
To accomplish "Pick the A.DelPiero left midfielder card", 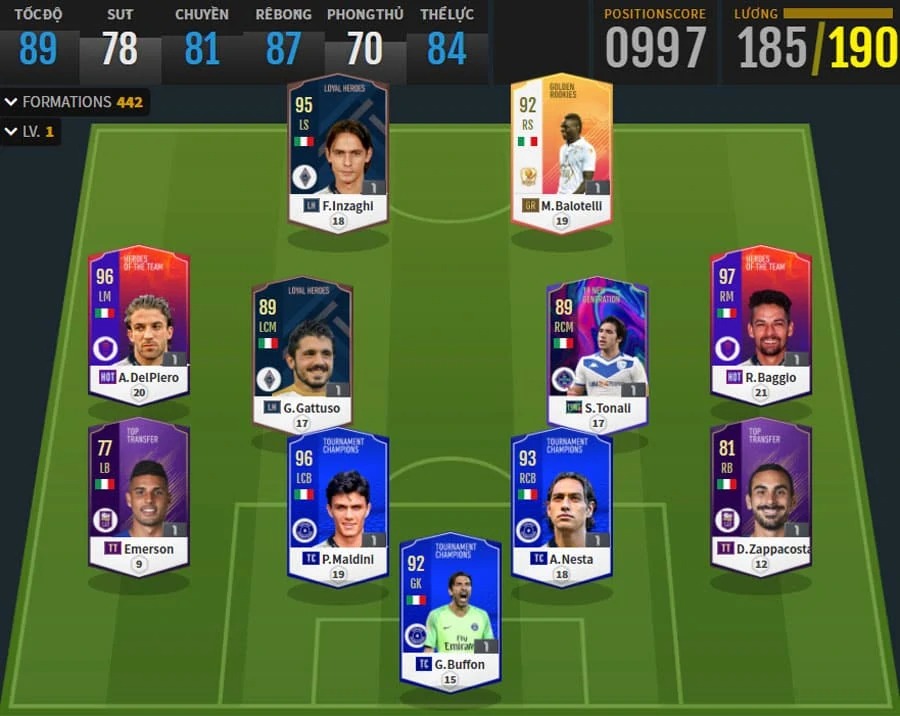I will coord(139,322).
